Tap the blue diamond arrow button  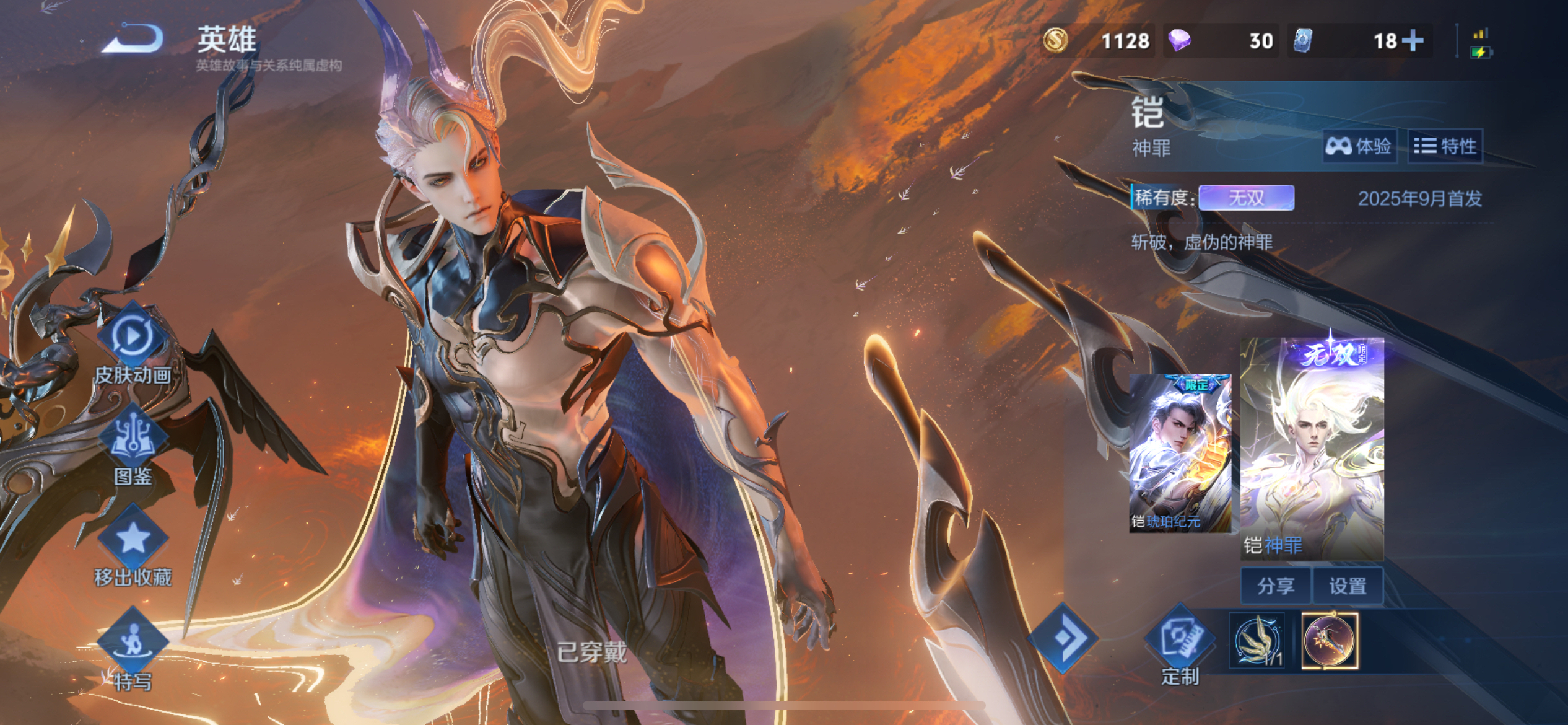click(x=1063, y=638)
